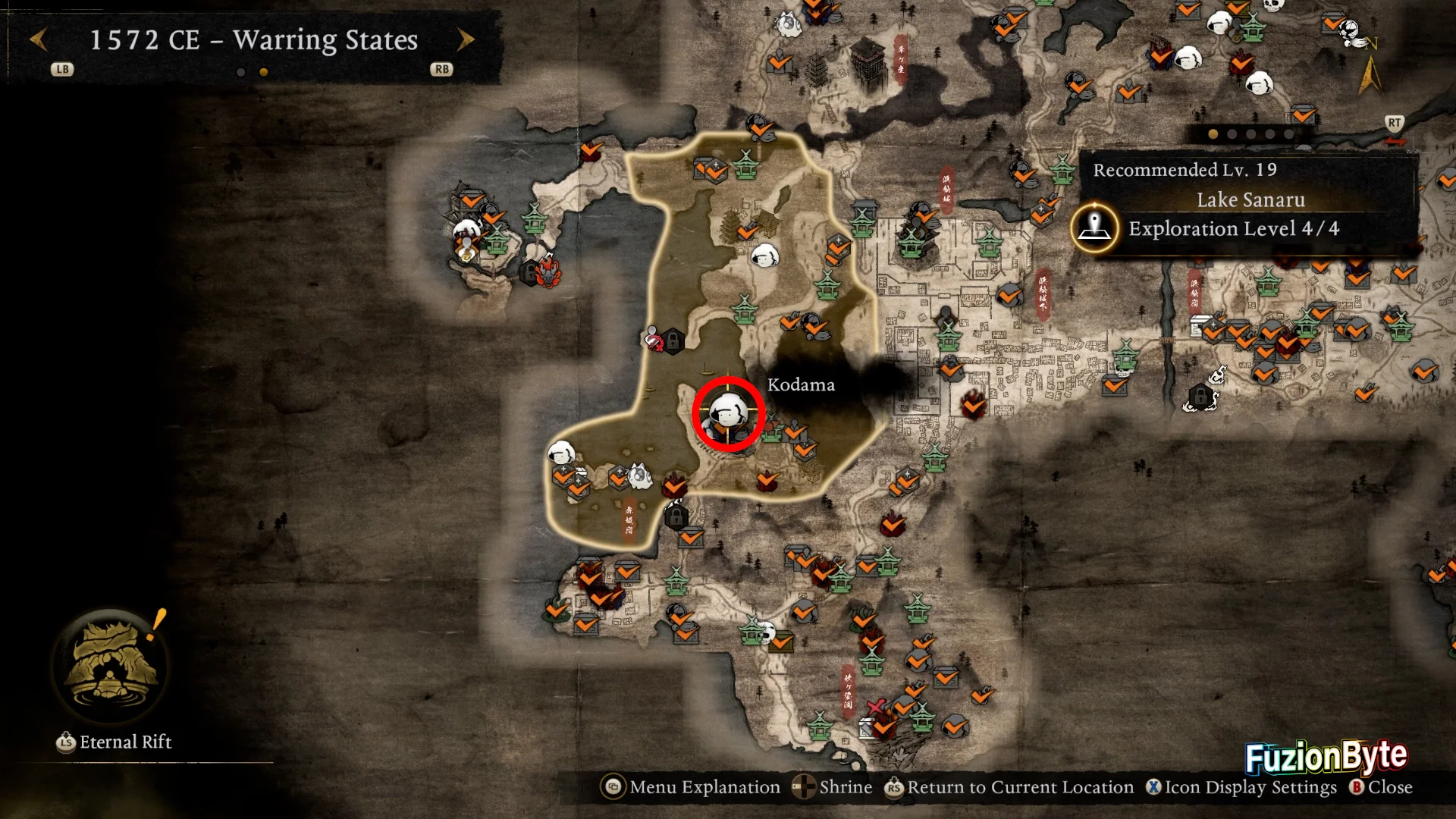Select the red X marker on the map
Viewport: 1456px width, 819px height.
875,707
